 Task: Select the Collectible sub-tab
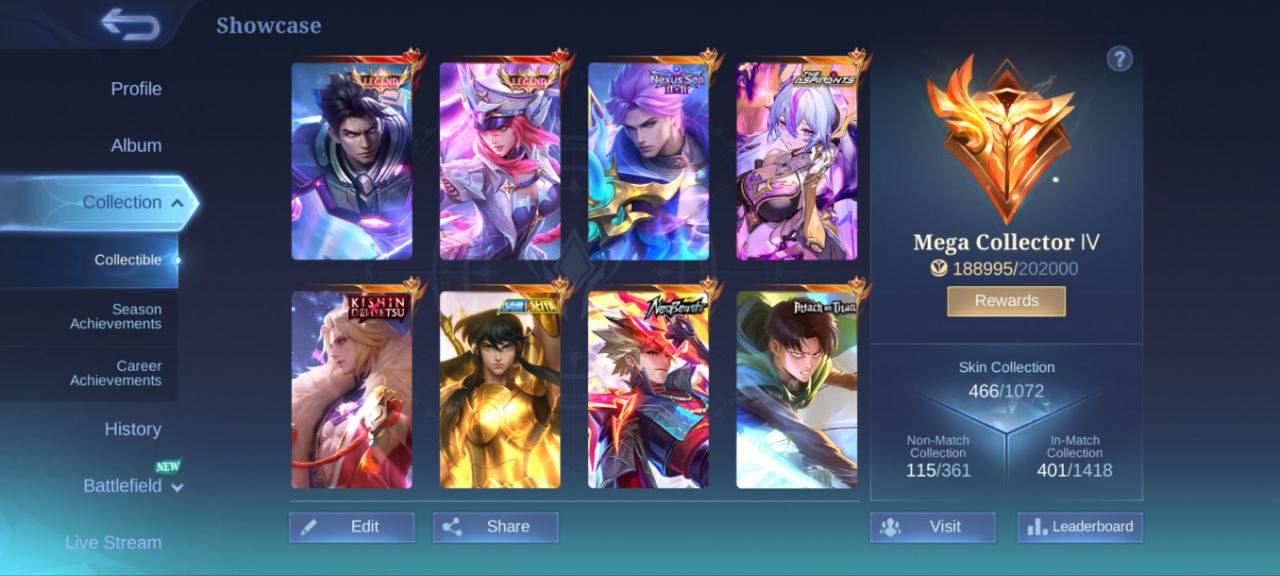pos(128,260)
